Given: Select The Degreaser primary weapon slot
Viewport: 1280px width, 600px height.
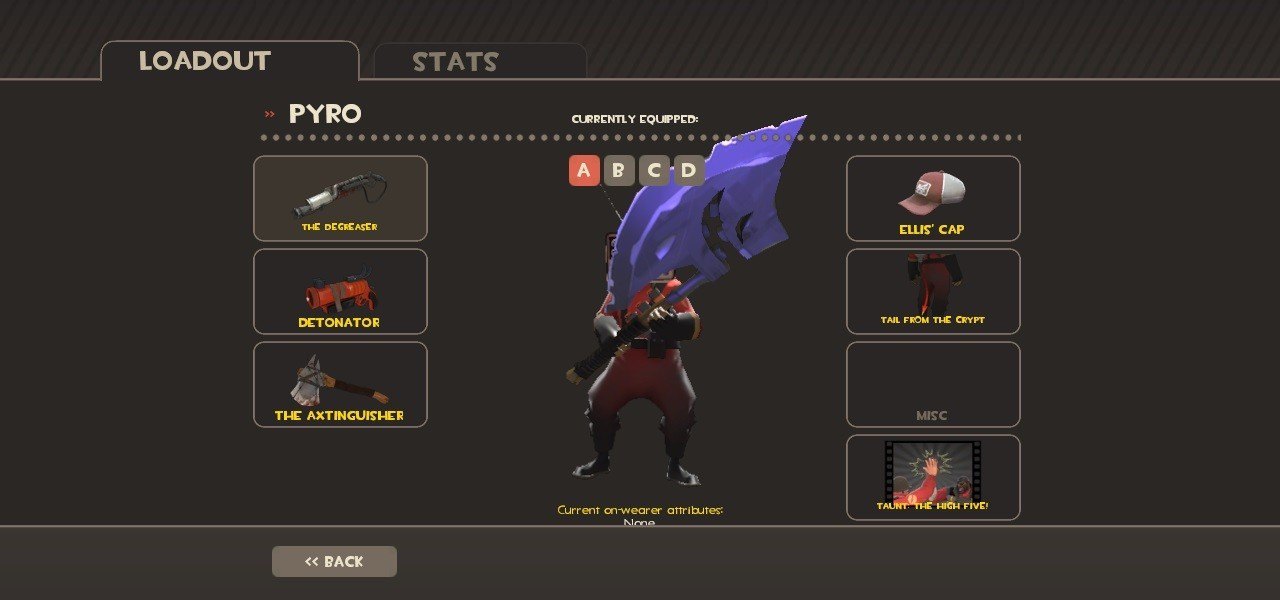Looking at the screenshot, I should pyautogui.click(x=340, y=198).
